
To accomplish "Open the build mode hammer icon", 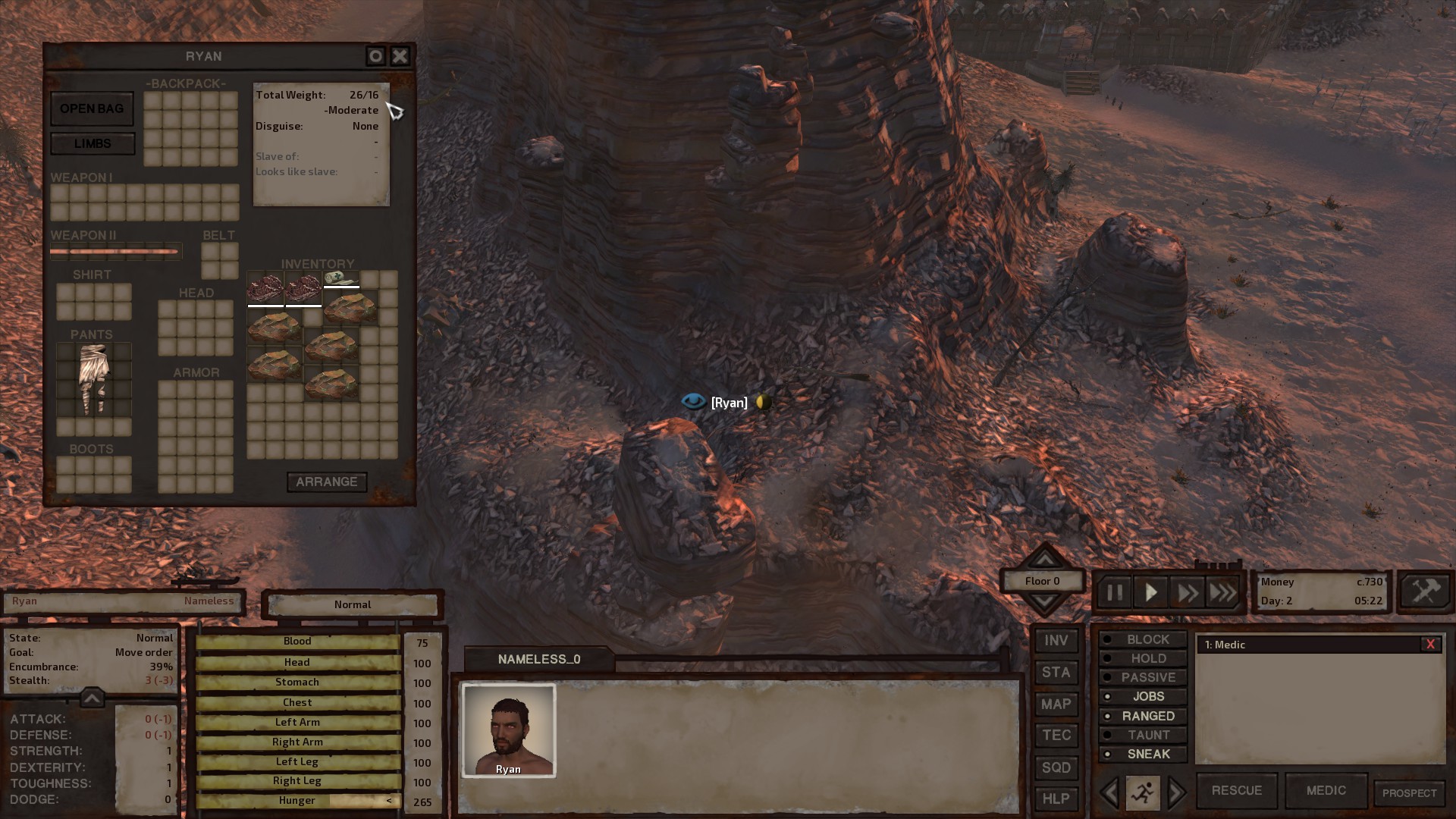I will 1424,591.
